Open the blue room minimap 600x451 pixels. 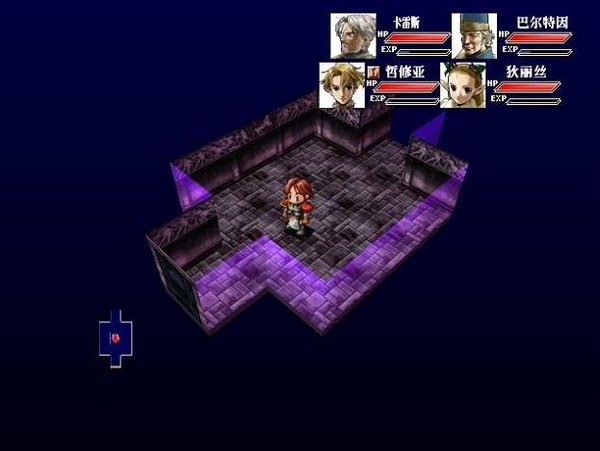116,338
